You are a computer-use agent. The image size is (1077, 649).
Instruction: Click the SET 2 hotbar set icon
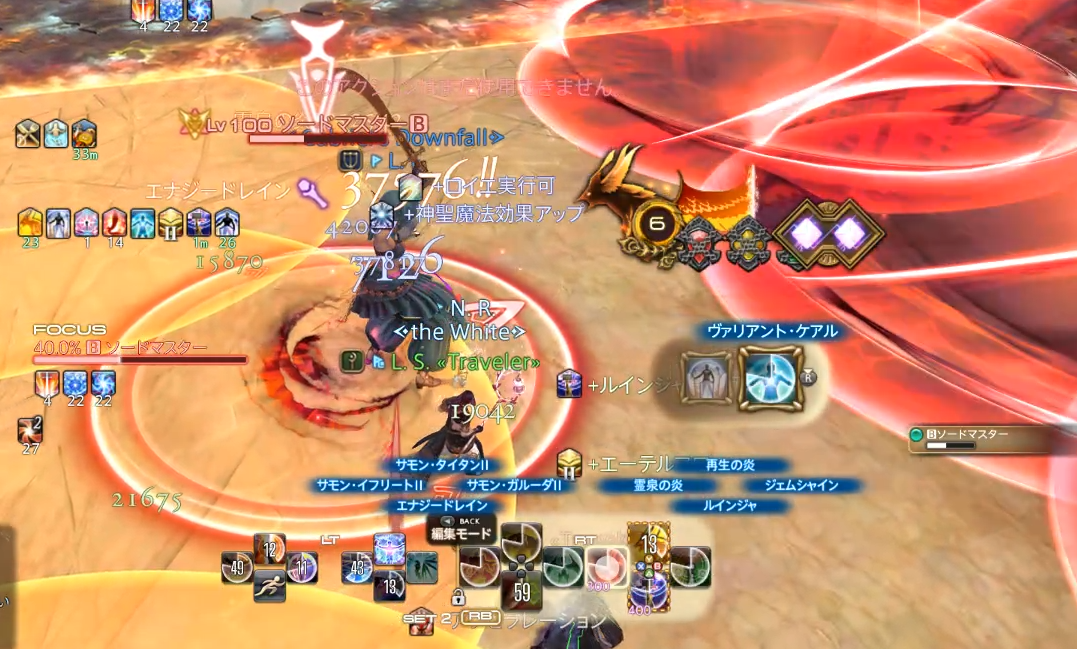(422, 622)
